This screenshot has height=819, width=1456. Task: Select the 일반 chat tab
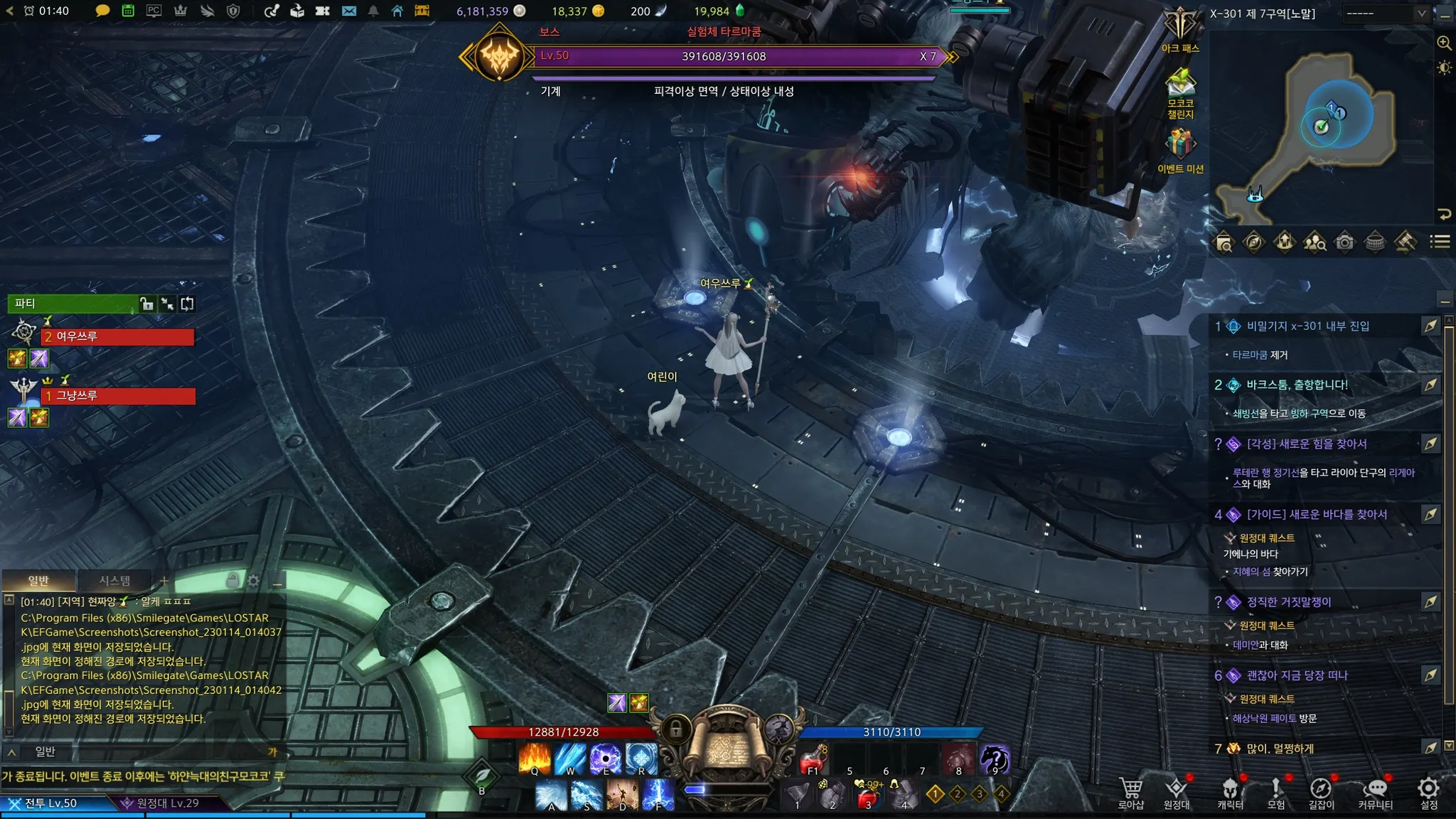[x=38, y=581]
